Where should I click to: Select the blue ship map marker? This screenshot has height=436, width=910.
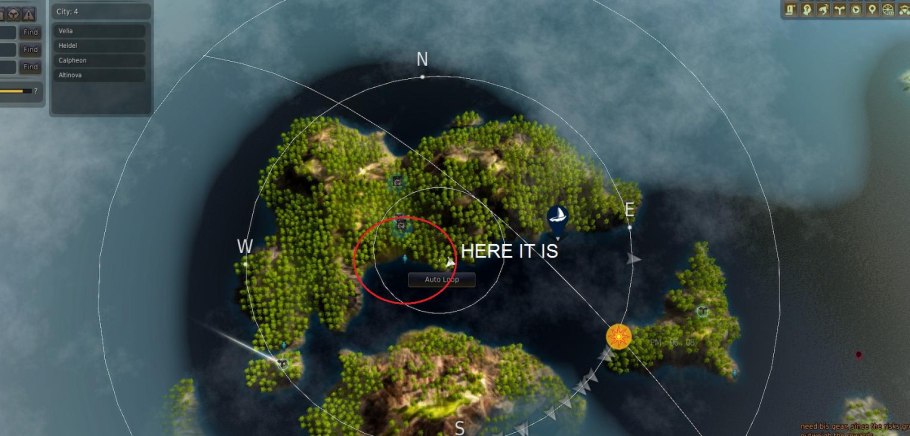558,219
